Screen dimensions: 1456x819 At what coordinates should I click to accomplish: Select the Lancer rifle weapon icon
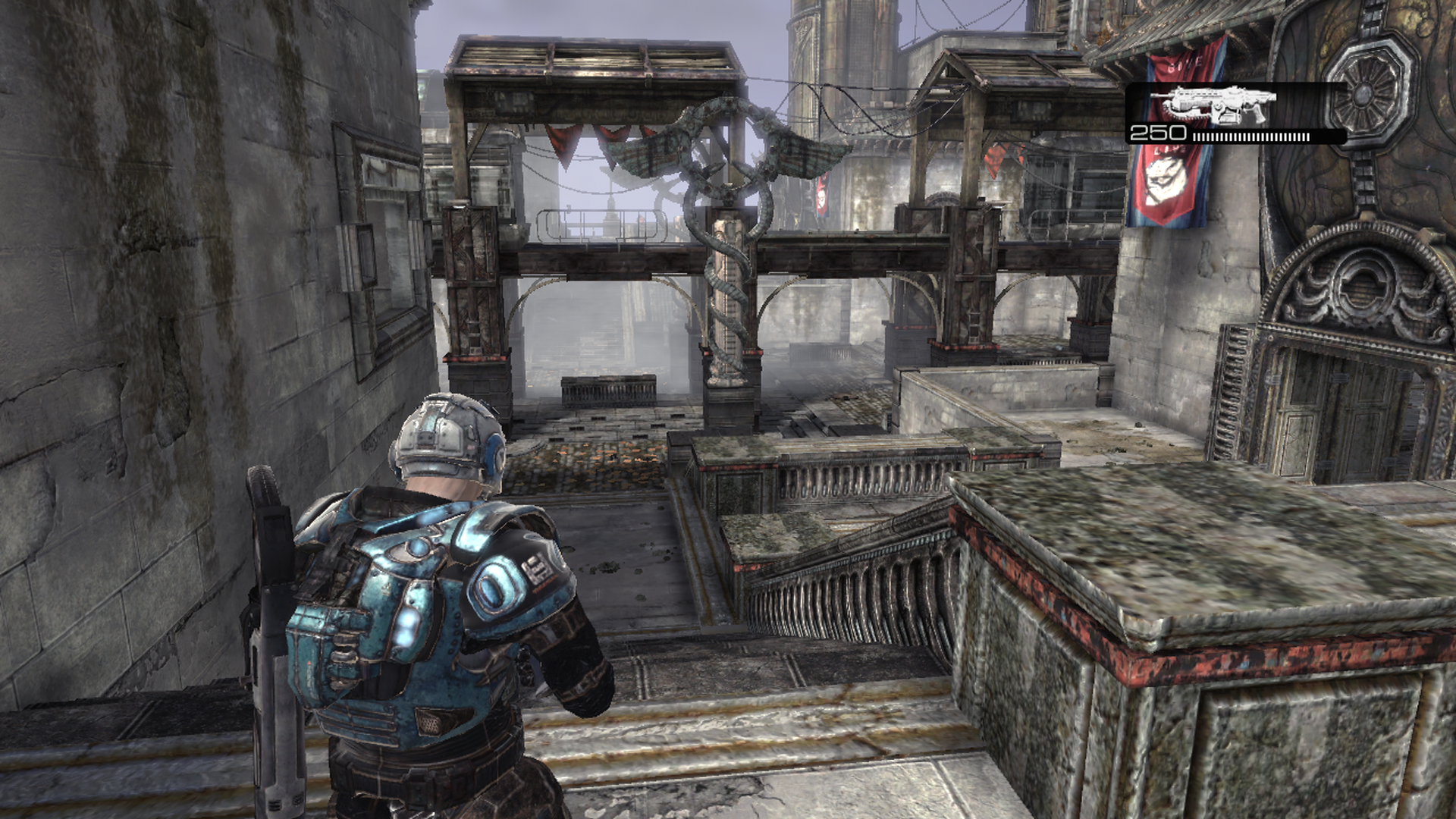click(x=1212, y=105)
